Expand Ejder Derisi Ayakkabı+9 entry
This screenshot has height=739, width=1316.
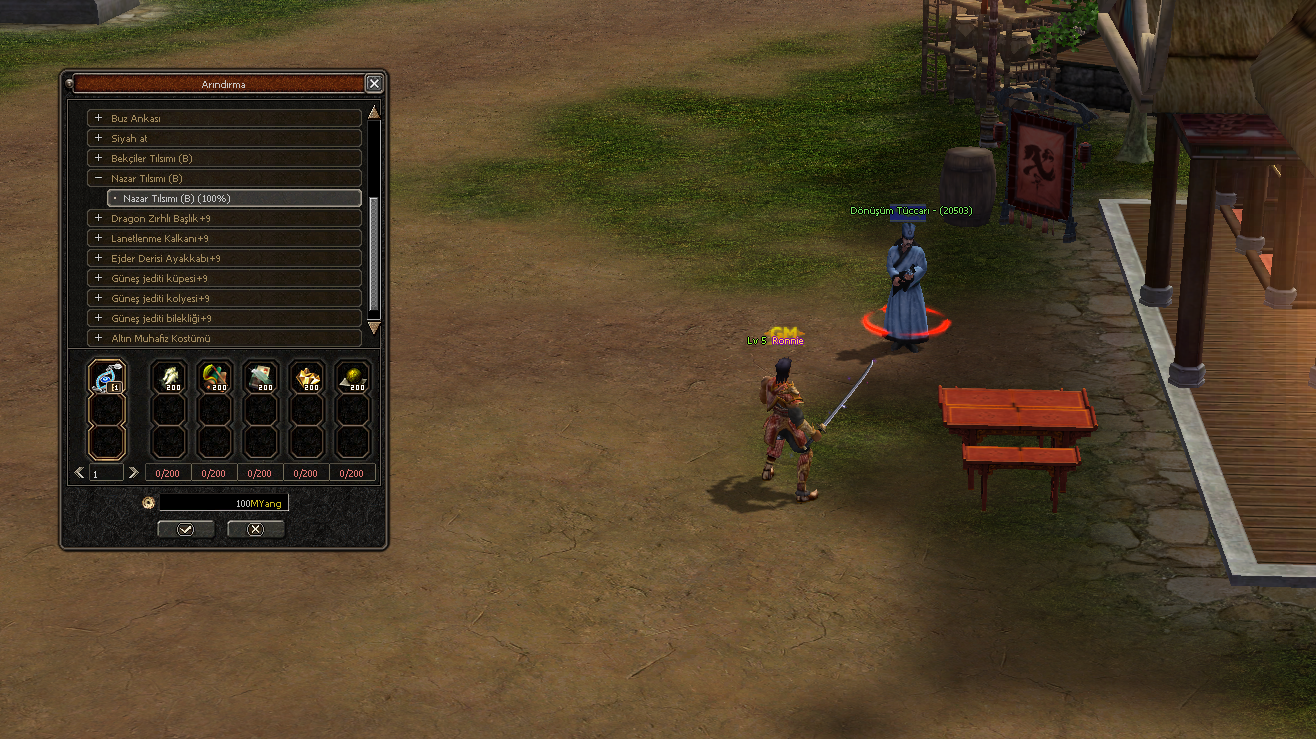tap(98, 258)
